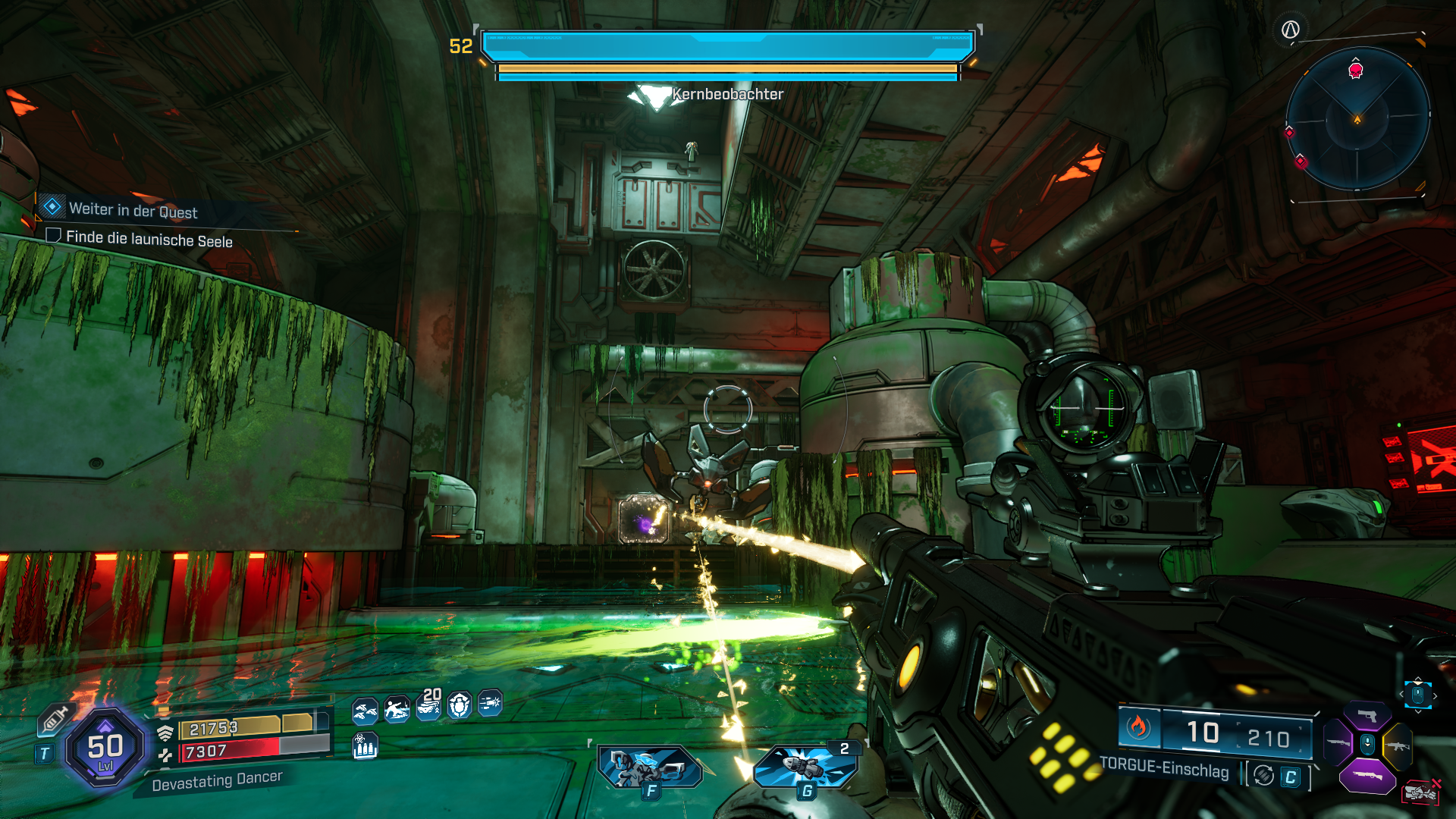Viewport: 1456px width, 819px height.
Task: Choose the highlighted bottom shotgun weapon slot
Action: click(x=1367, y=777)
